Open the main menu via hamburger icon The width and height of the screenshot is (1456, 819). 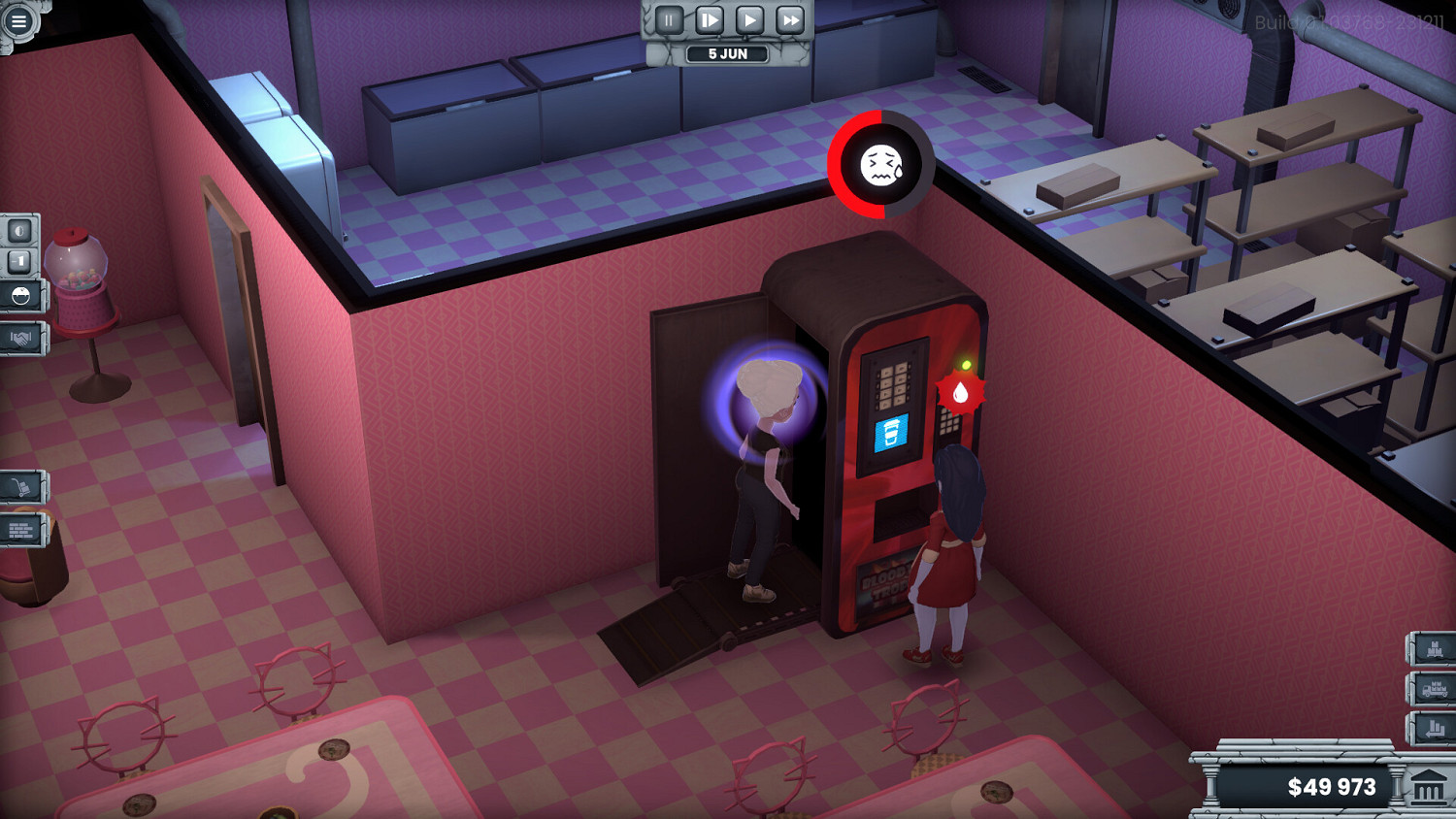click(x=19, y=19)
